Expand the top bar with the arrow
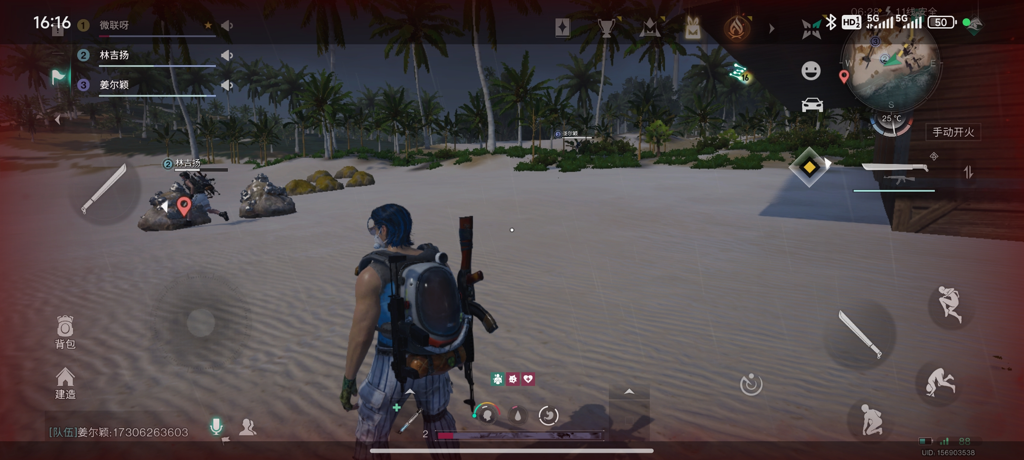 pos(771,28)
